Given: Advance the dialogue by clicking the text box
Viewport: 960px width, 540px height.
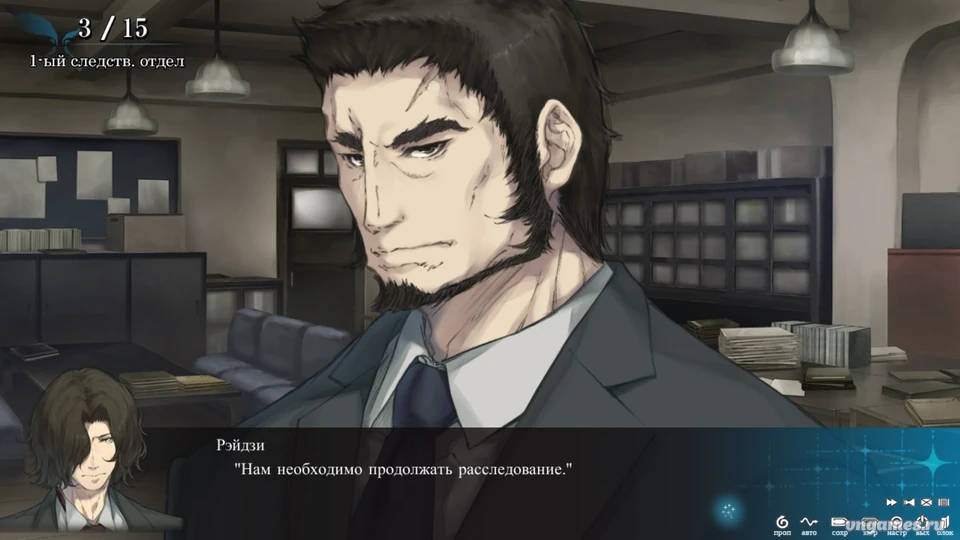Looking at the screenshot, I should 450,480.
